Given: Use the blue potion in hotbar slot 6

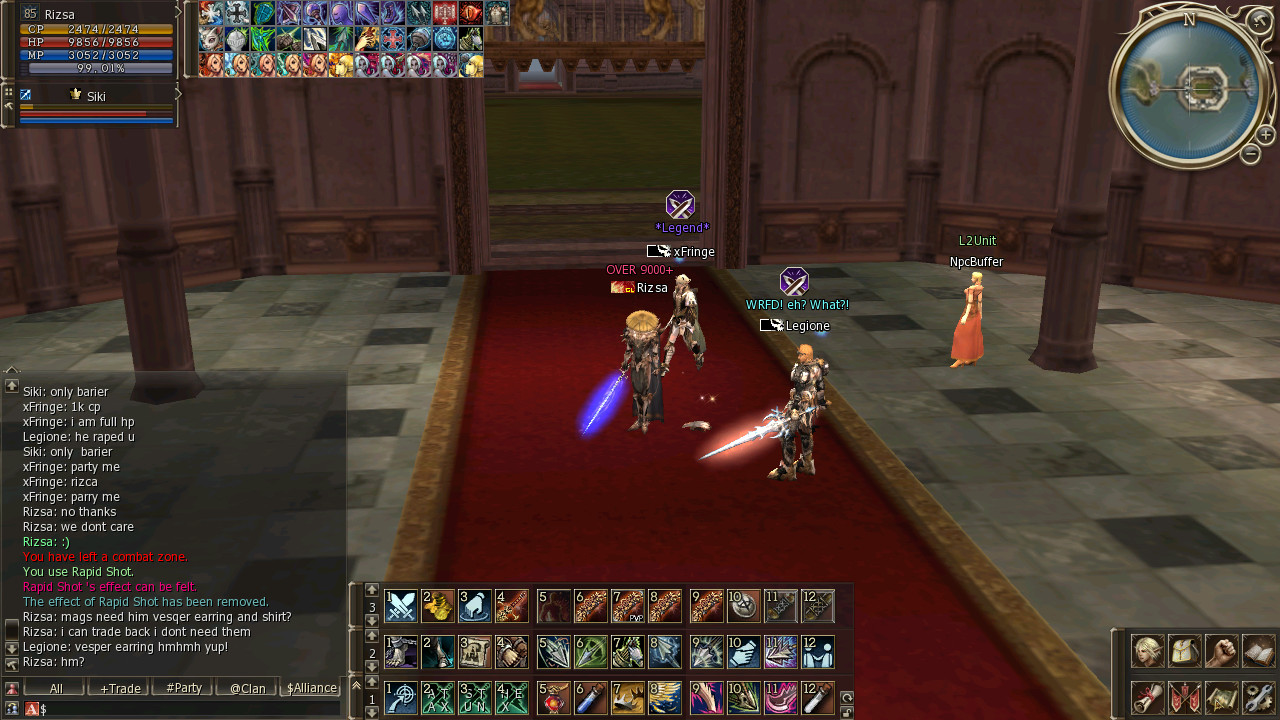Looking at the screenshot, I should 591,697.
